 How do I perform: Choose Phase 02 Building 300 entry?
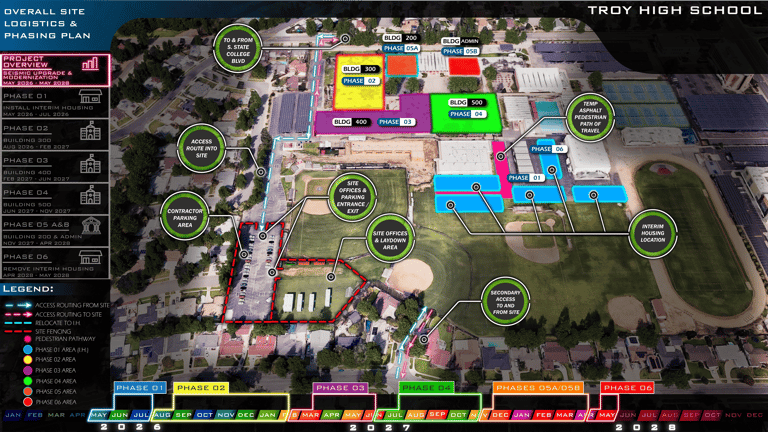(x=55, y=134)
